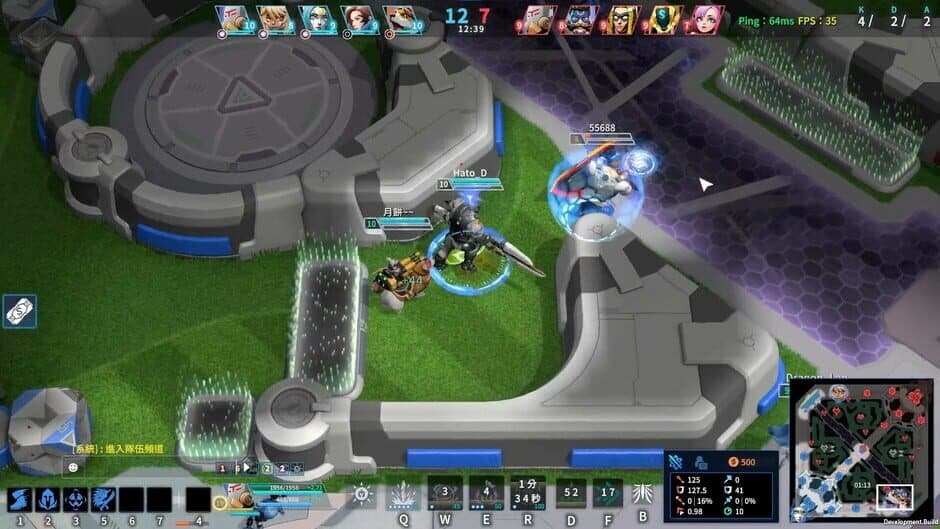Select the sun passive icon beside Q

(362, 494)
